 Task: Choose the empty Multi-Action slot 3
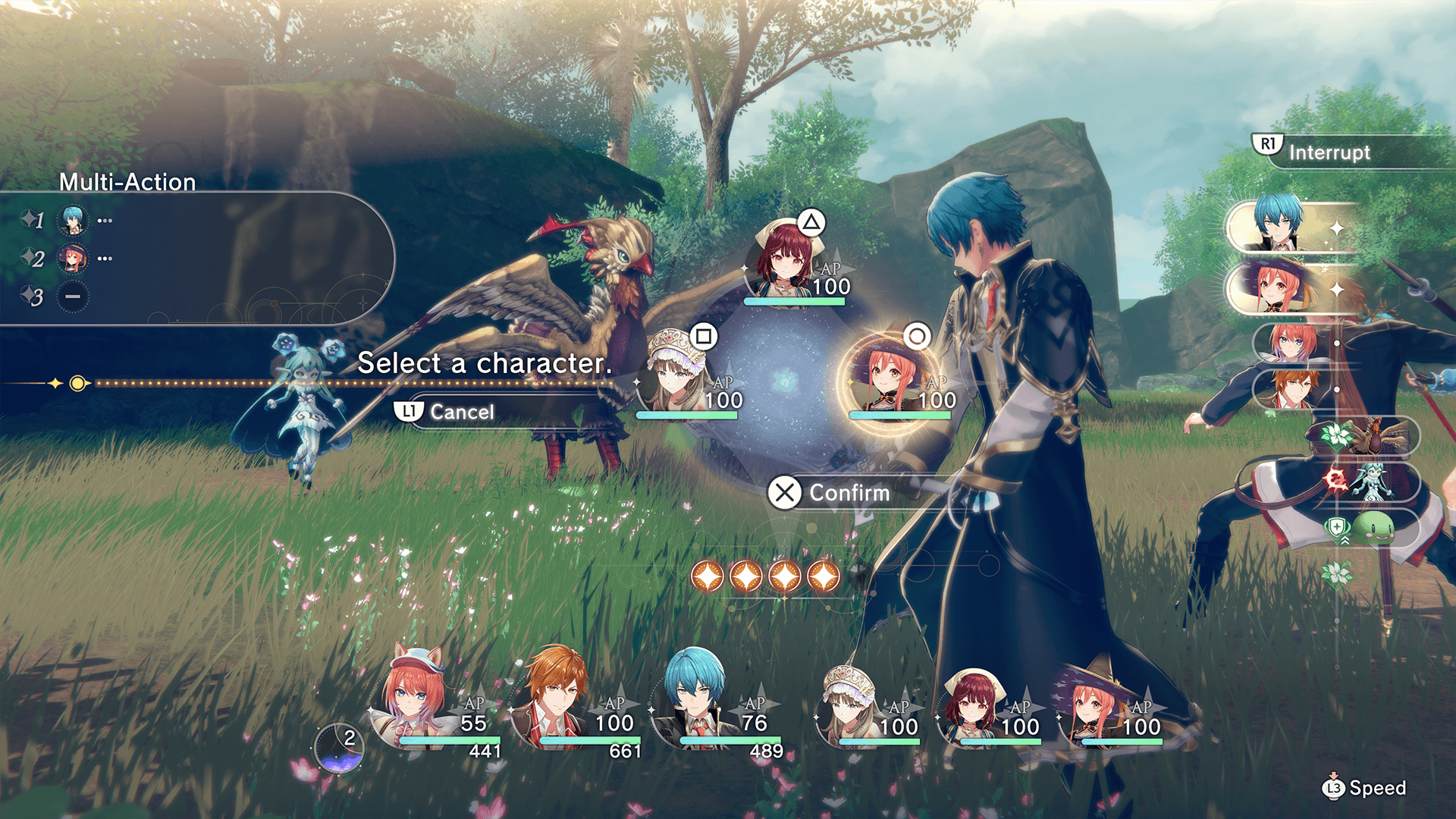coord(73,297)
